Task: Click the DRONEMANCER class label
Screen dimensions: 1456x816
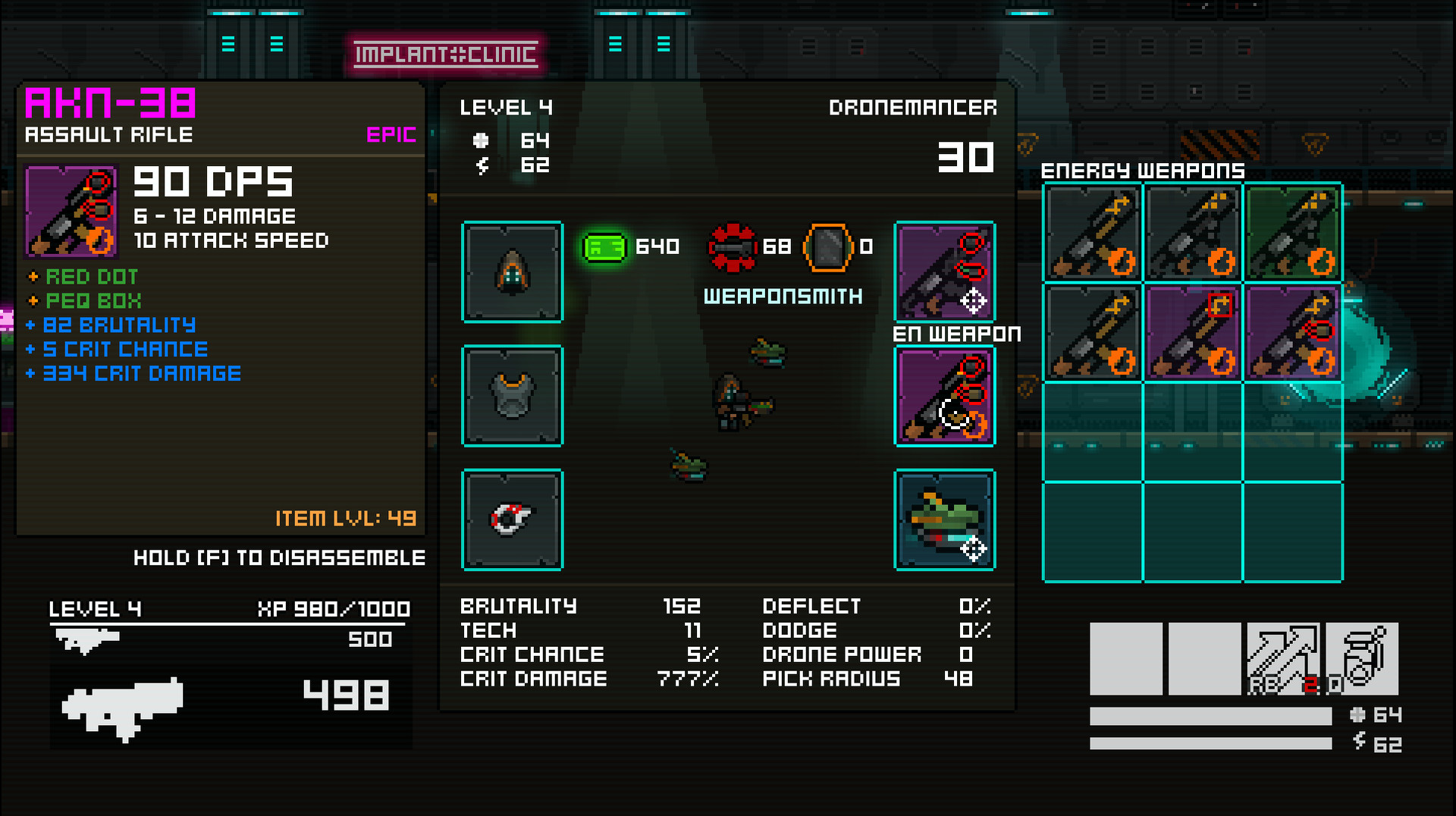Action: (x=912, y=108)
